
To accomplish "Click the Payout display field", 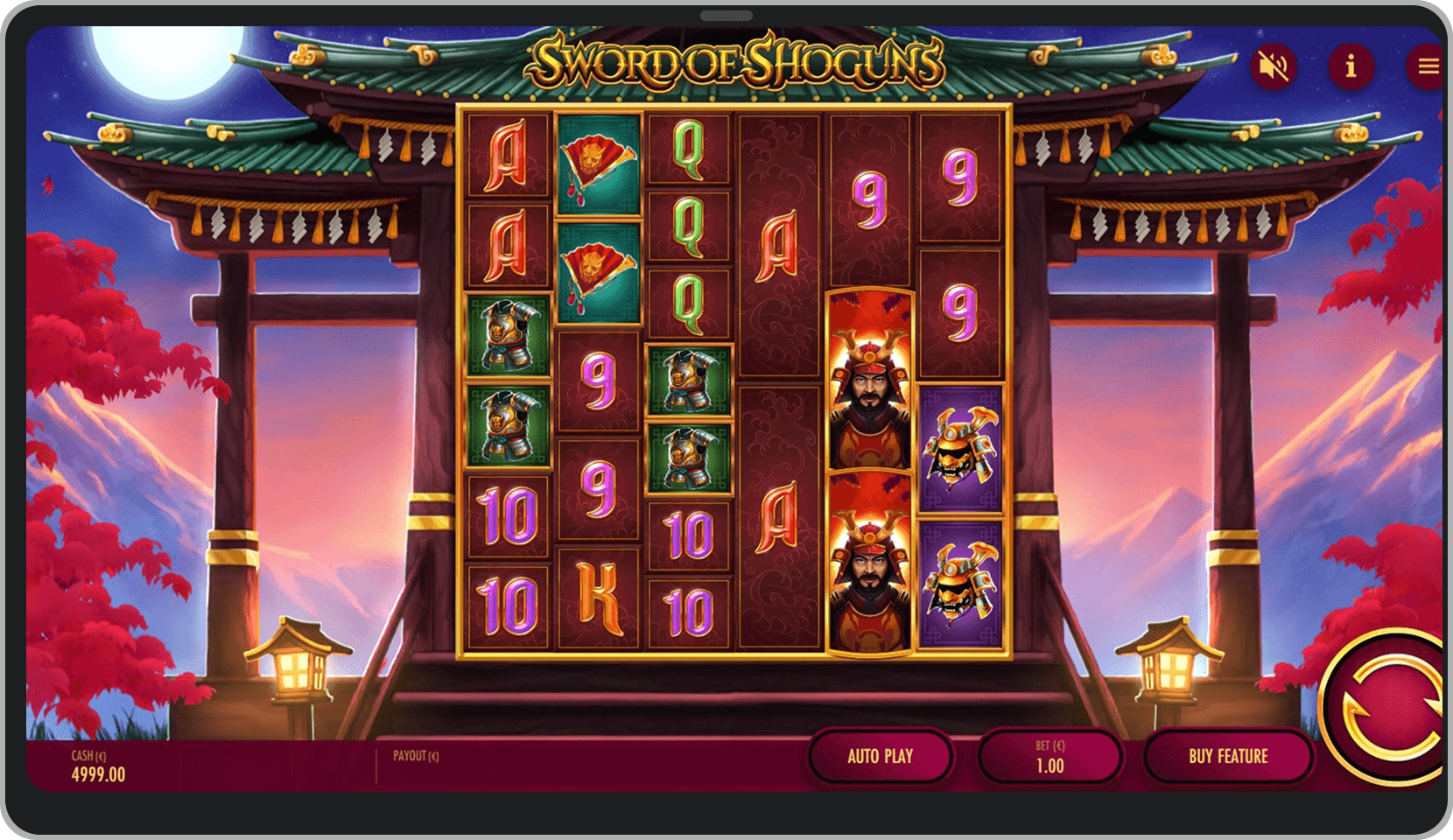I will coord(420,756).
